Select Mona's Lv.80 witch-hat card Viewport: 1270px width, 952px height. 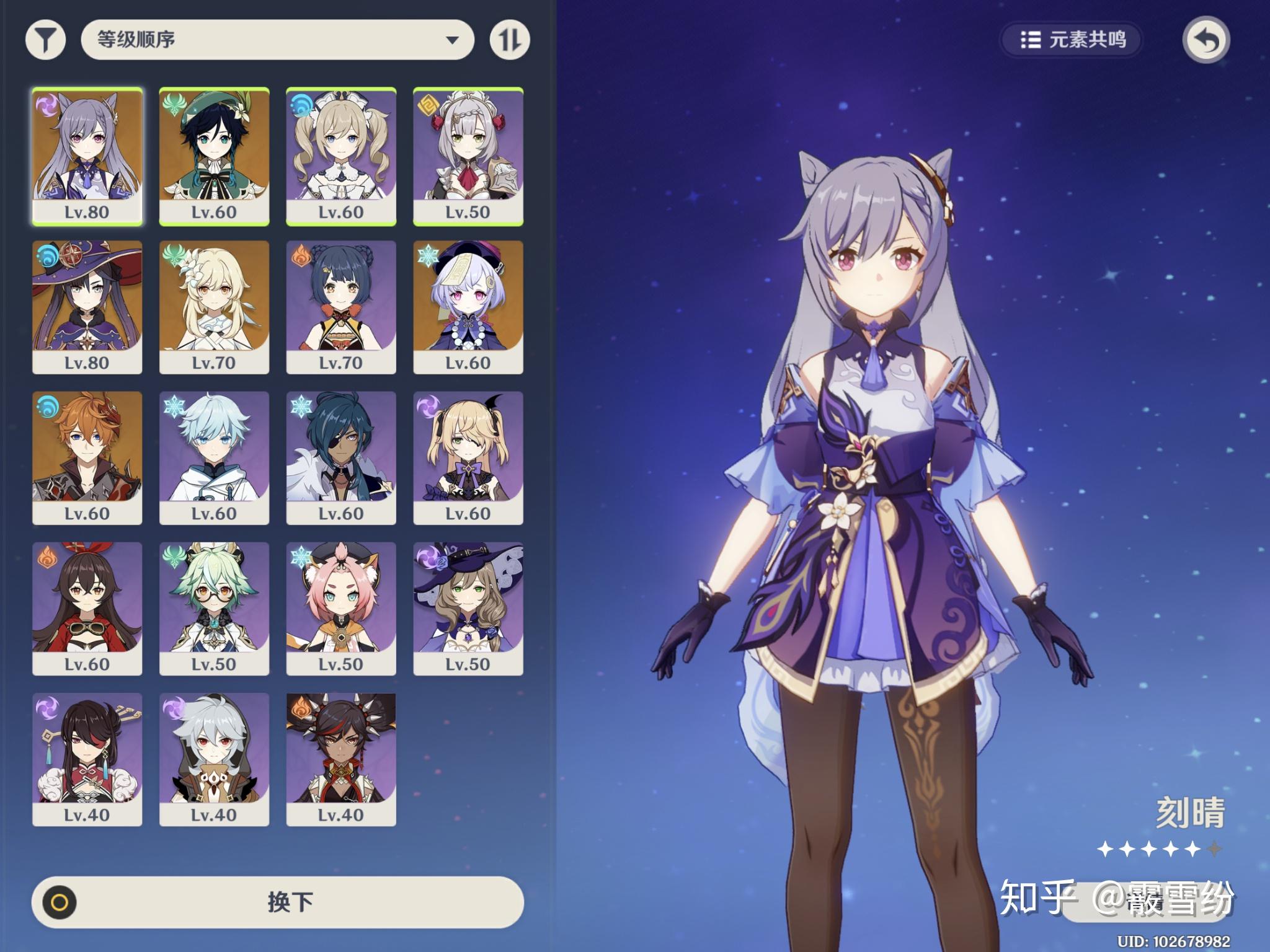pyautogui.click(x=87, y=307)
